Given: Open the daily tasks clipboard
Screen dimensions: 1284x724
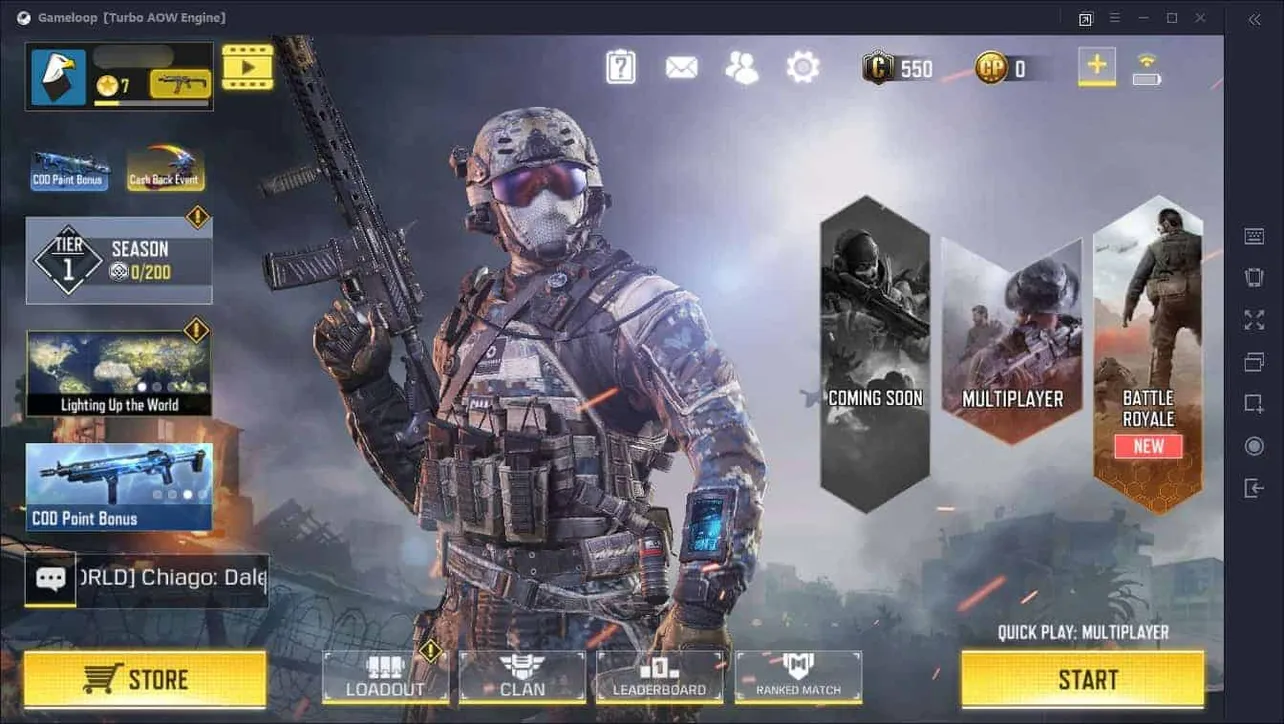Looking at the screenshot, I should (620, 65).
